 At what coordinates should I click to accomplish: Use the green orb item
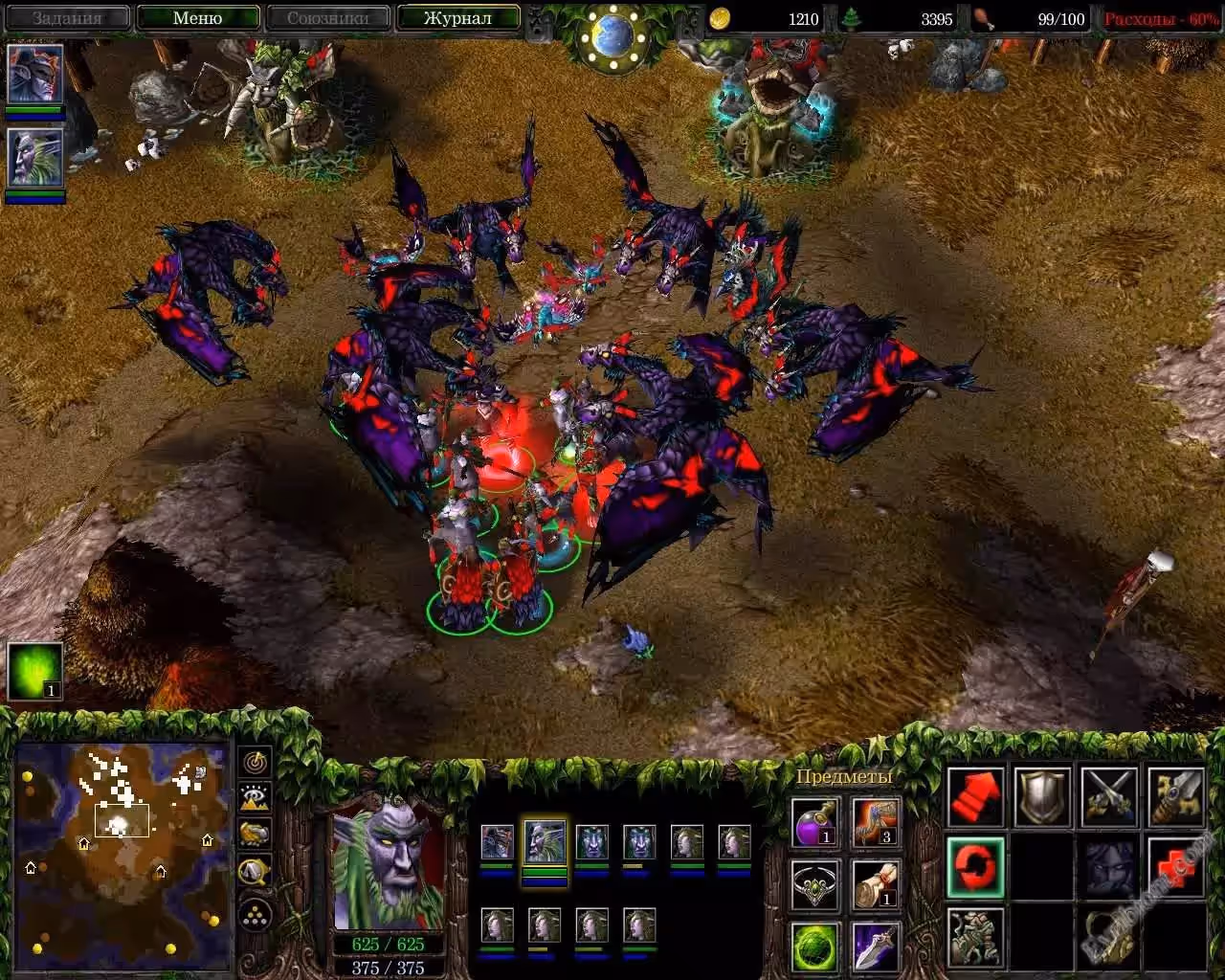pos(816,946)
